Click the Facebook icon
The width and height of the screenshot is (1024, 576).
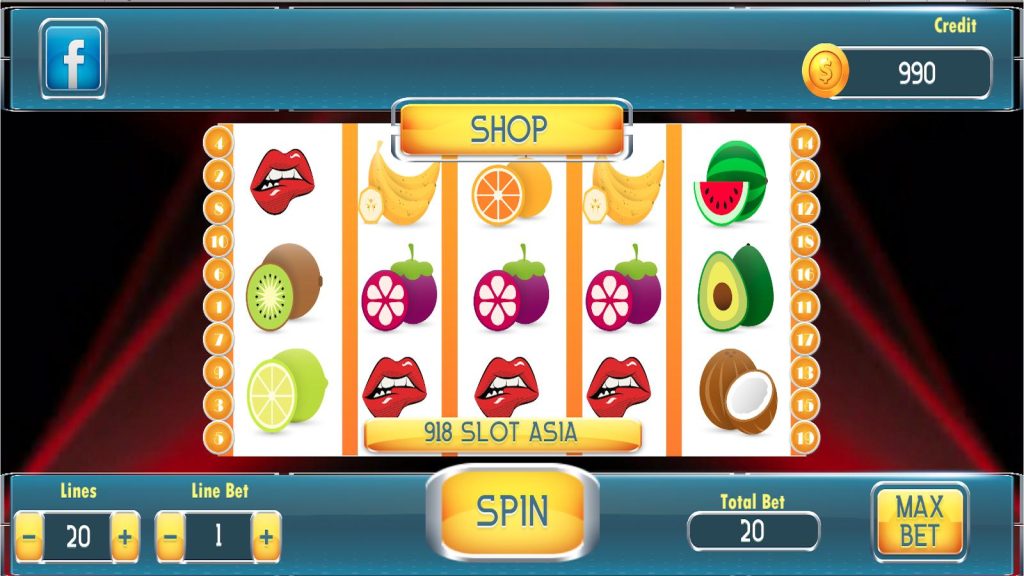[x=73, y=59]
